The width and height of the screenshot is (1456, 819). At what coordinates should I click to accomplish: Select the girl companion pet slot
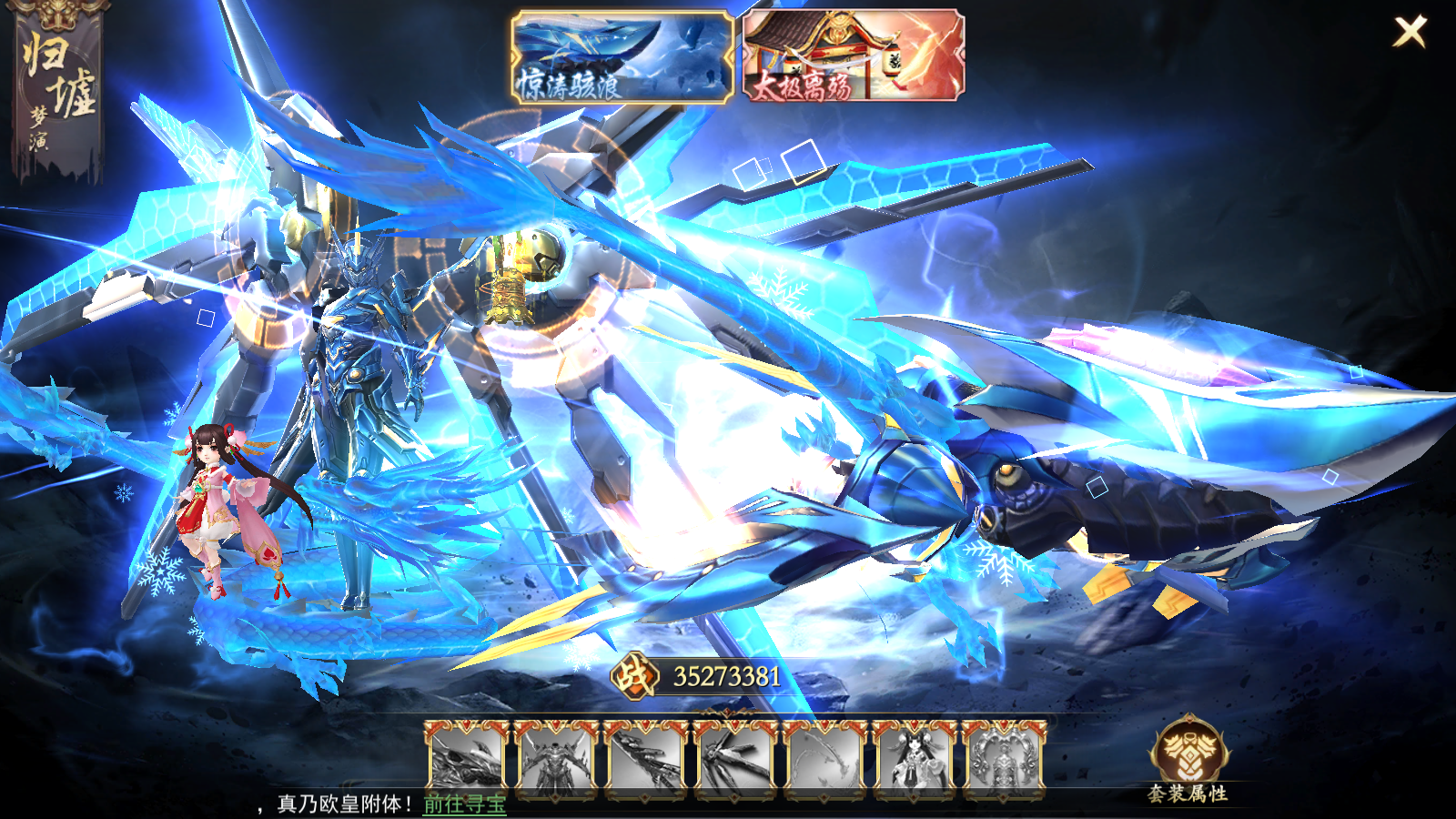(x=914, y=760)
